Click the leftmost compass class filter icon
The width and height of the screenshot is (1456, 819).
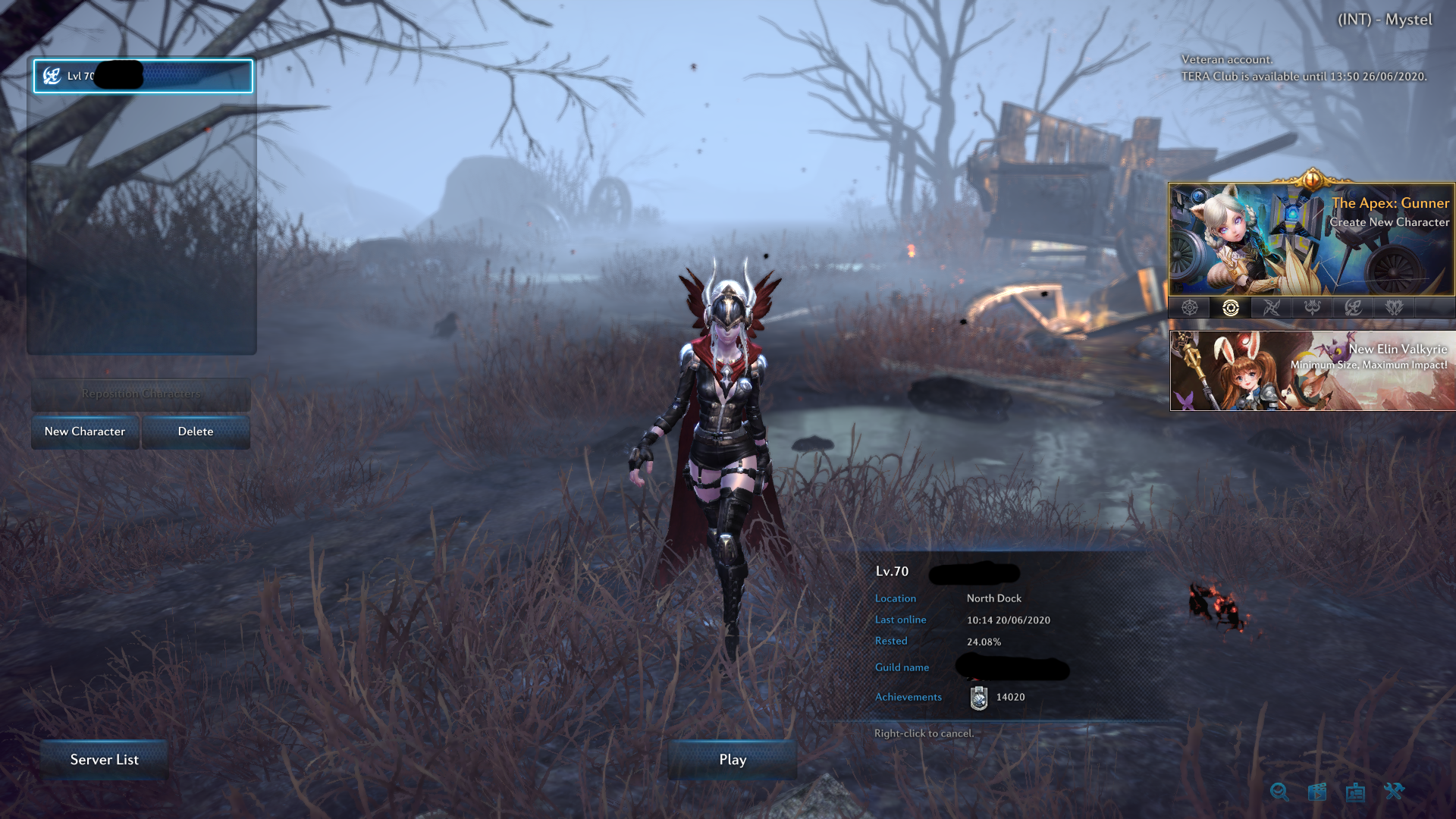tap(1190, 306)
